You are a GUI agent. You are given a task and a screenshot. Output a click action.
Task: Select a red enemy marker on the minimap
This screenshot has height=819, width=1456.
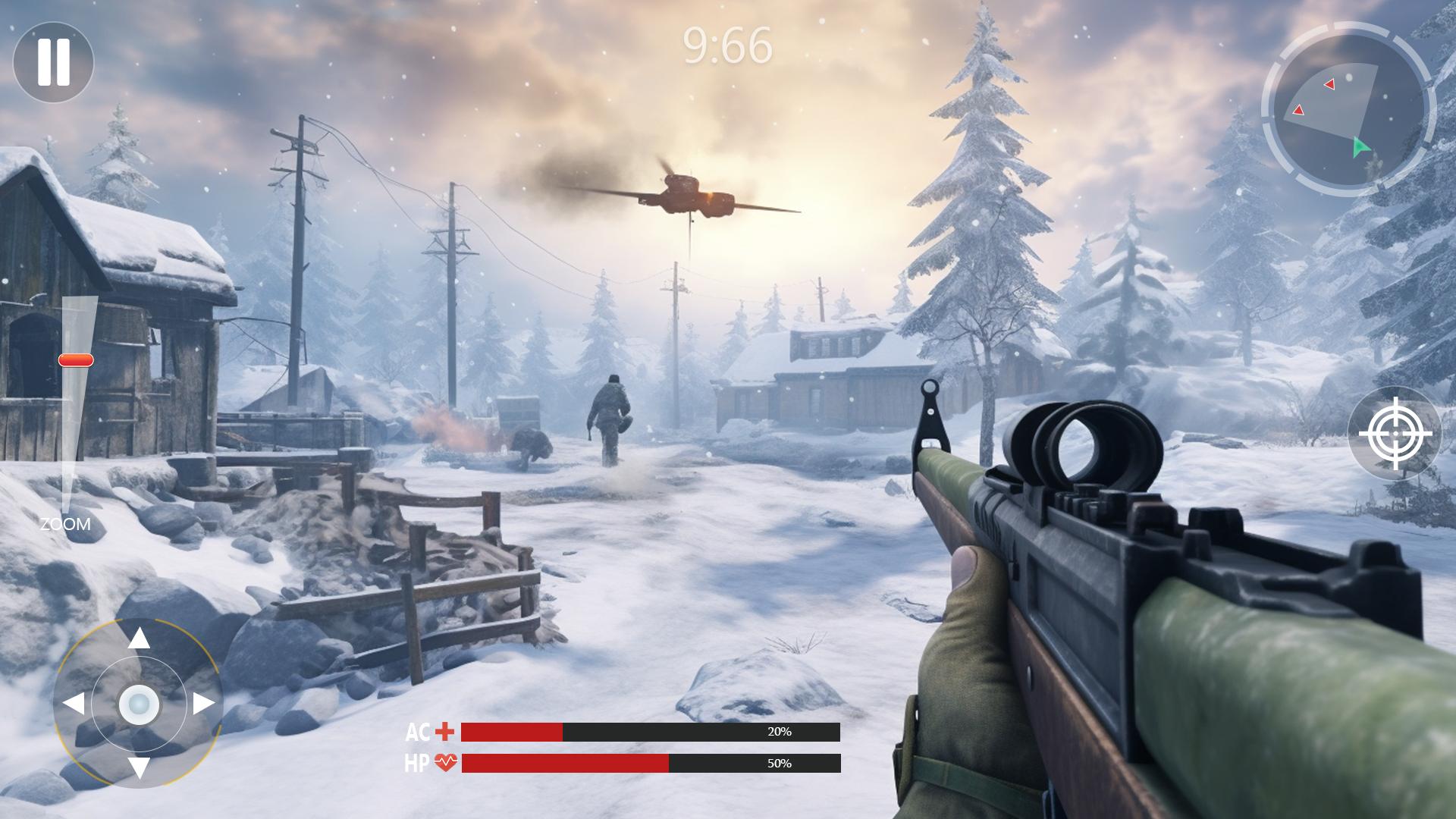[x=1329, y=84]
